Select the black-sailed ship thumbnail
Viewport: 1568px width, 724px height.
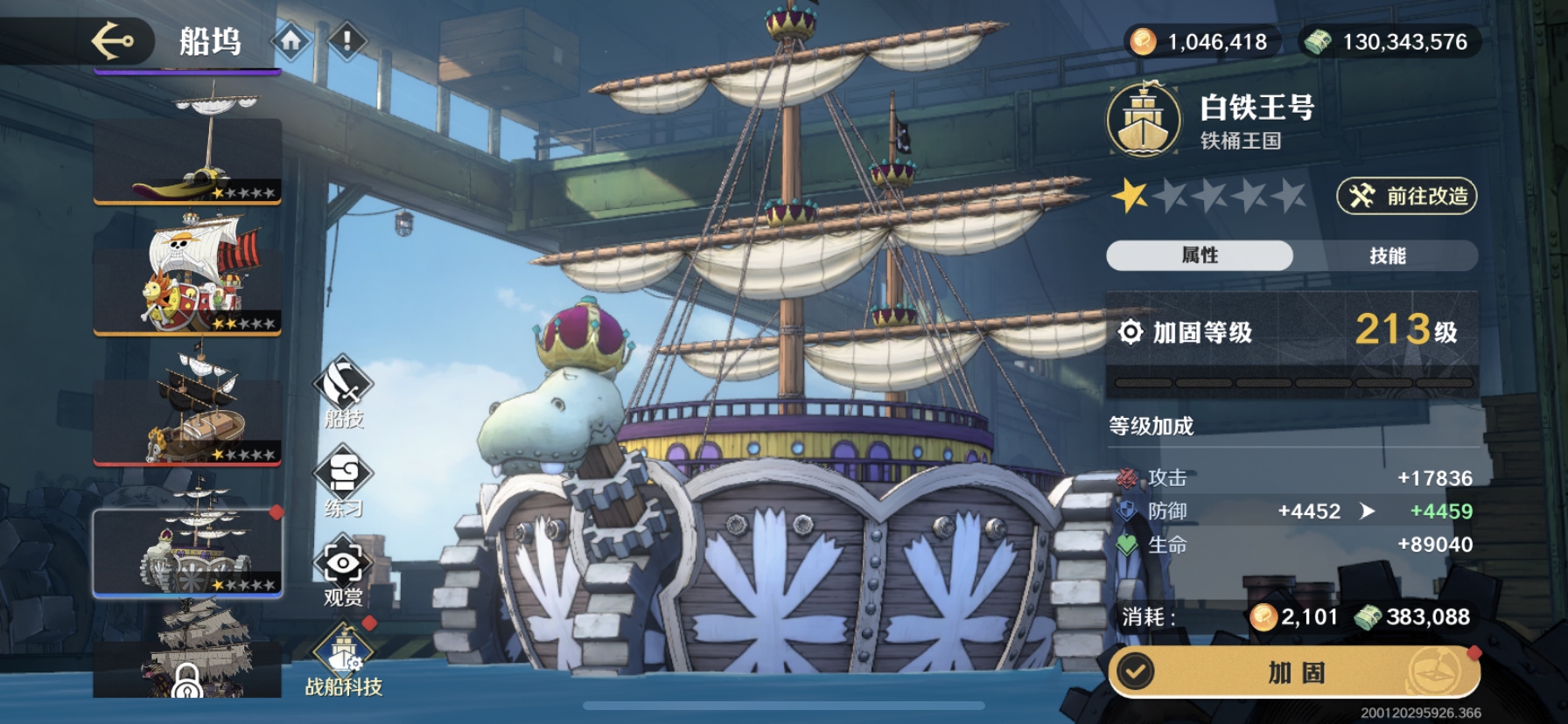tap(187, 411)
